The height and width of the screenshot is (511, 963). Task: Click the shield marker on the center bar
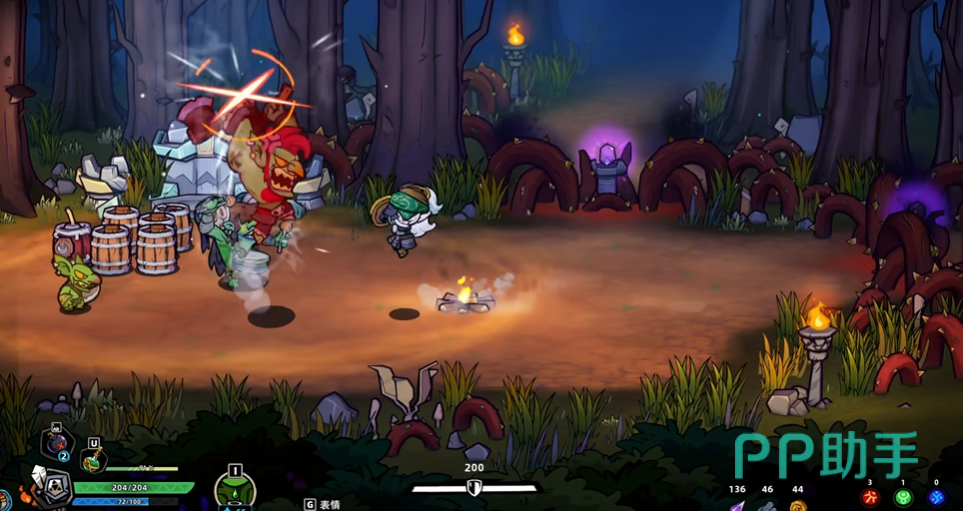point(474,488)
